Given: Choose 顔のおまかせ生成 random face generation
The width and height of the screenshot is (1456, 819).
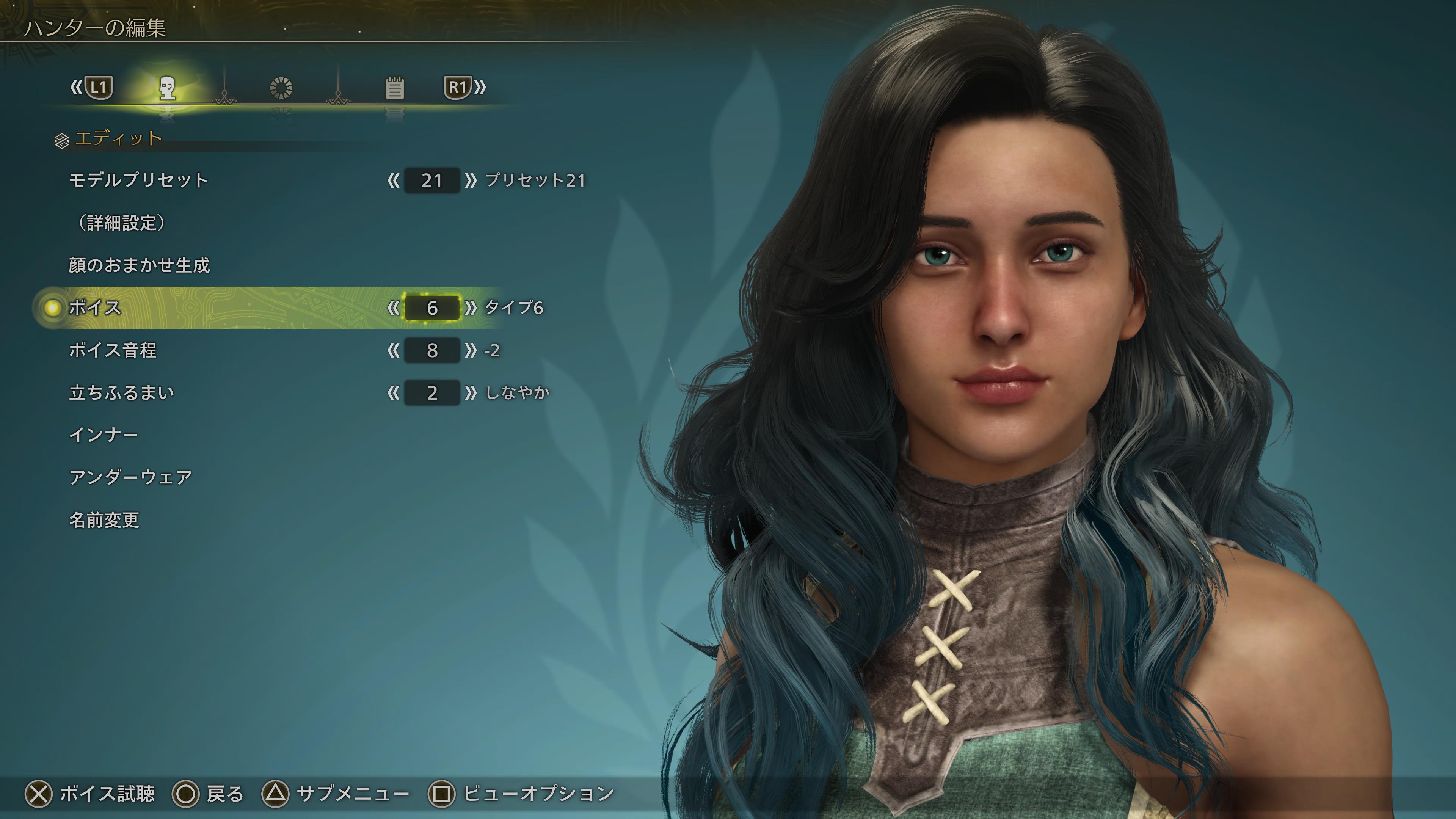Looking at the screenshot, I should (139, 265).
